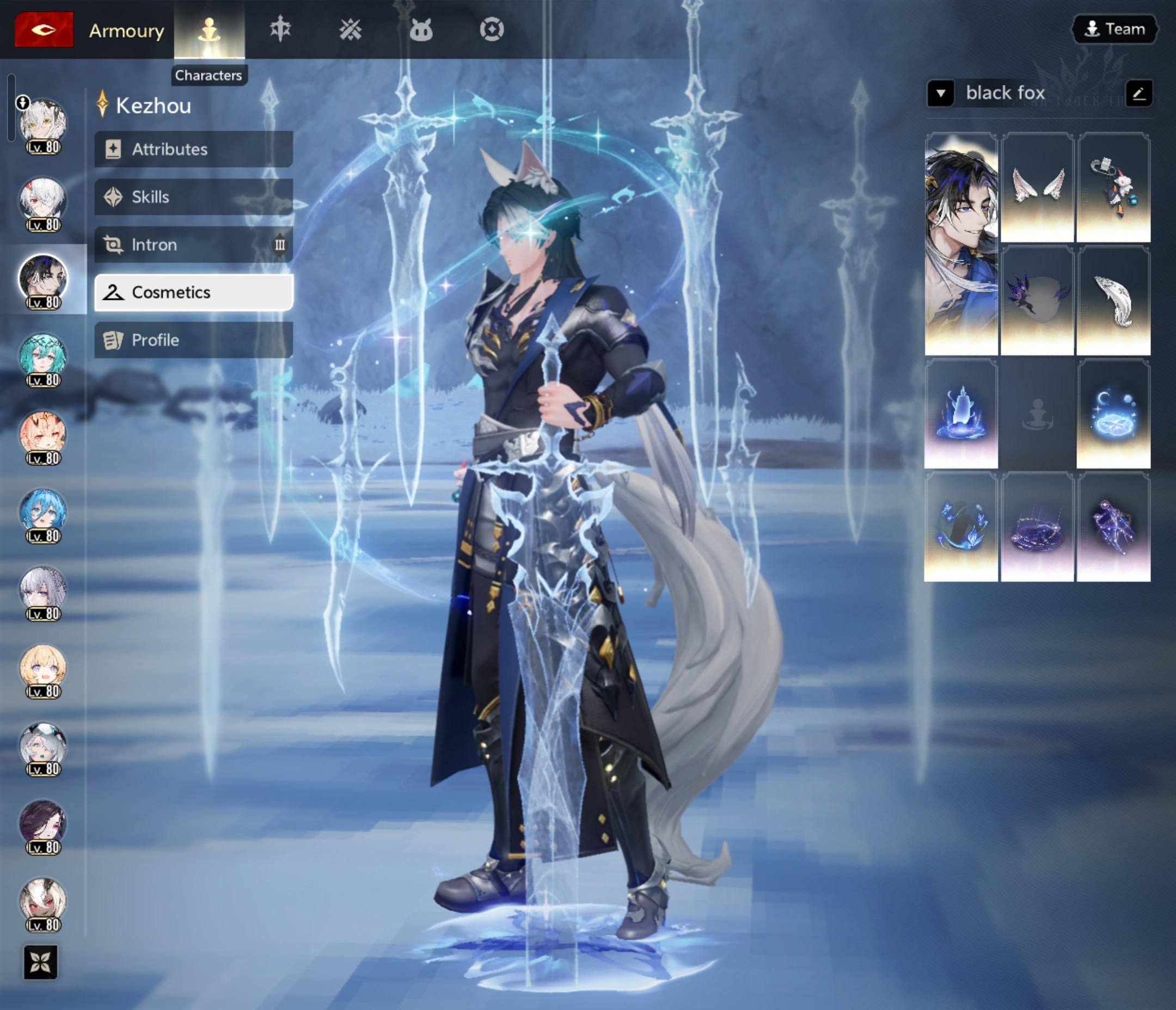Rename the black fox preset with edit icon
Screen dimensions: 1176x1010
(x=1138, y=93)
